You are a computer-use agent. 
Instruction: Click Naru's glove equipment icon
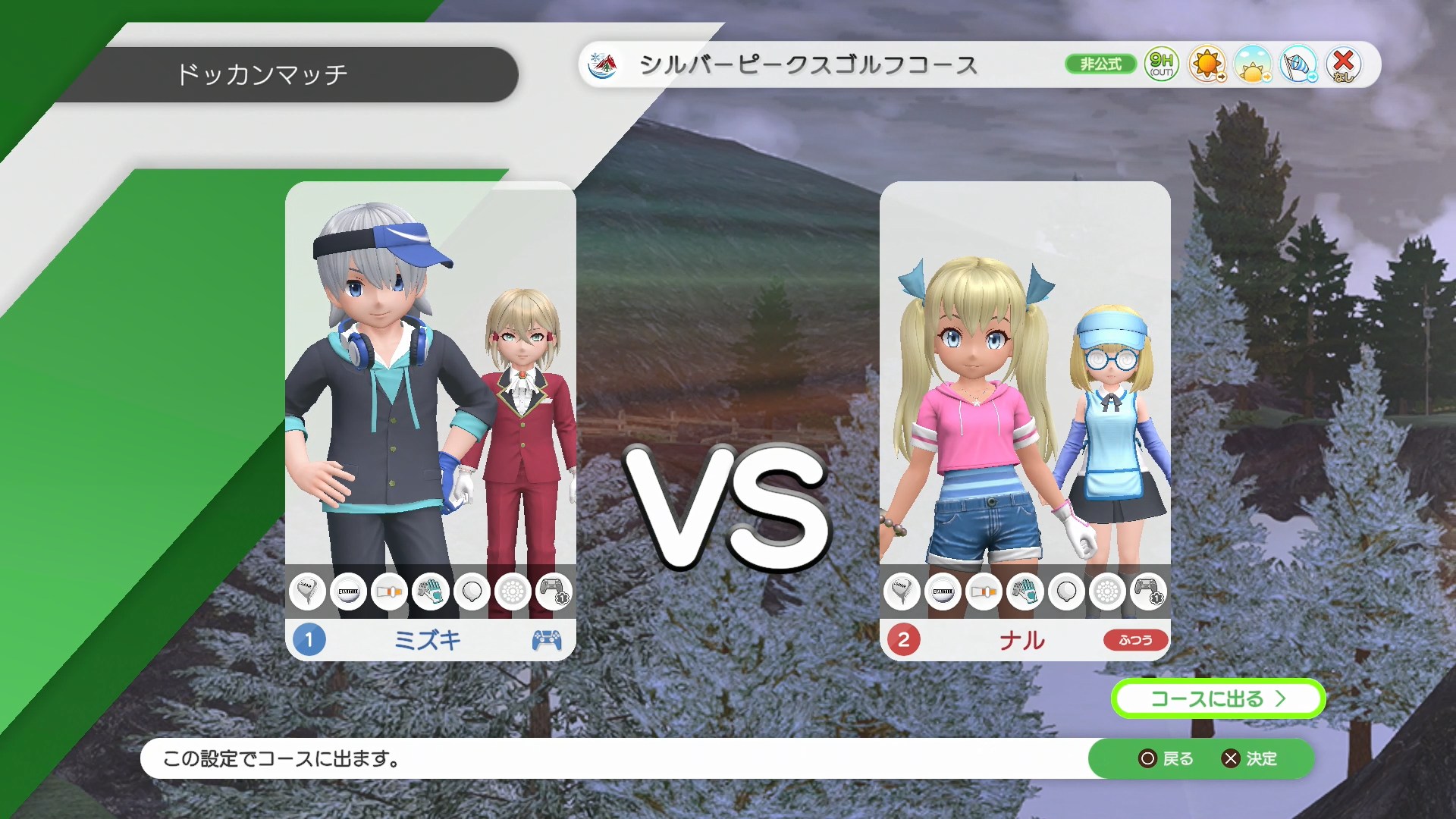click(1025, 591)
